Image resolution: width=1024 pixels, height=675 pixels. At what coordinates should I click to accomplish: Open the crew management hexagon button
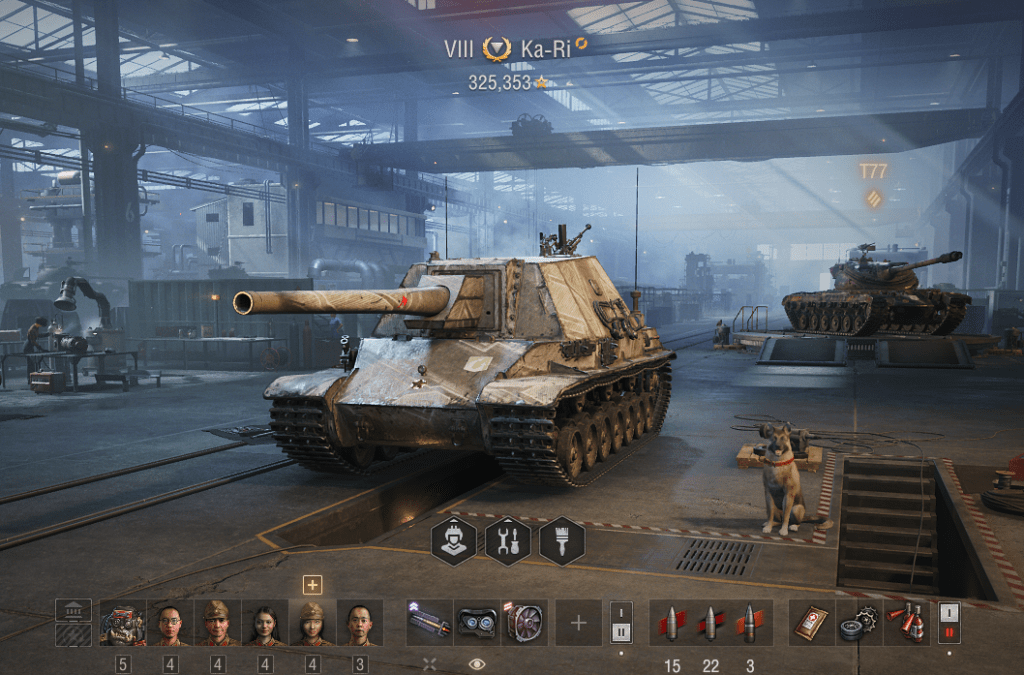tap(453, 541)
